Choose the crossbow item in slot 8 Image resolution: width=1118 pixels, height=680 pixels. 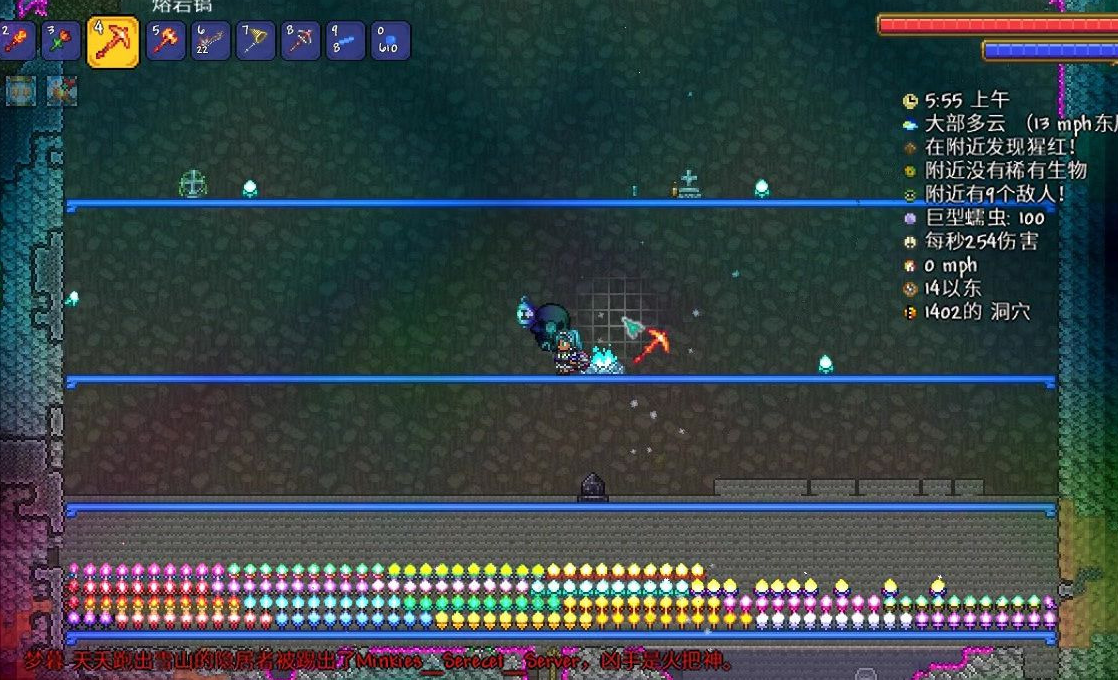point(300,41)
